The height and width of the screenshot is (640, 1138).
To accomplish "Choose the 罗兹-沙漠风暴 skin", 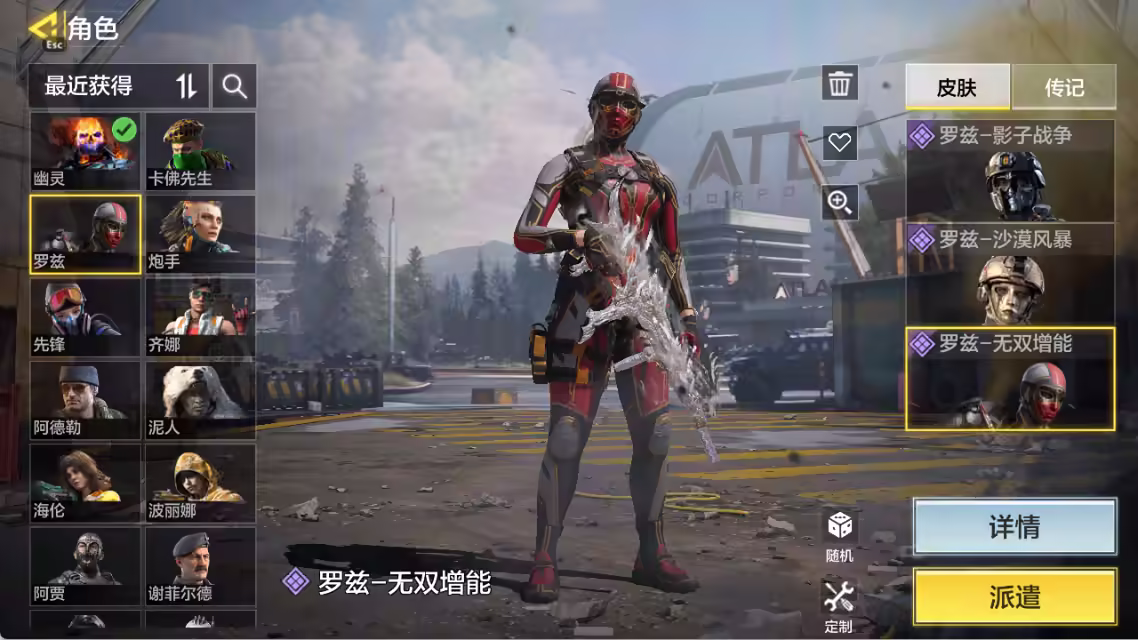I will click(1010, 273).
